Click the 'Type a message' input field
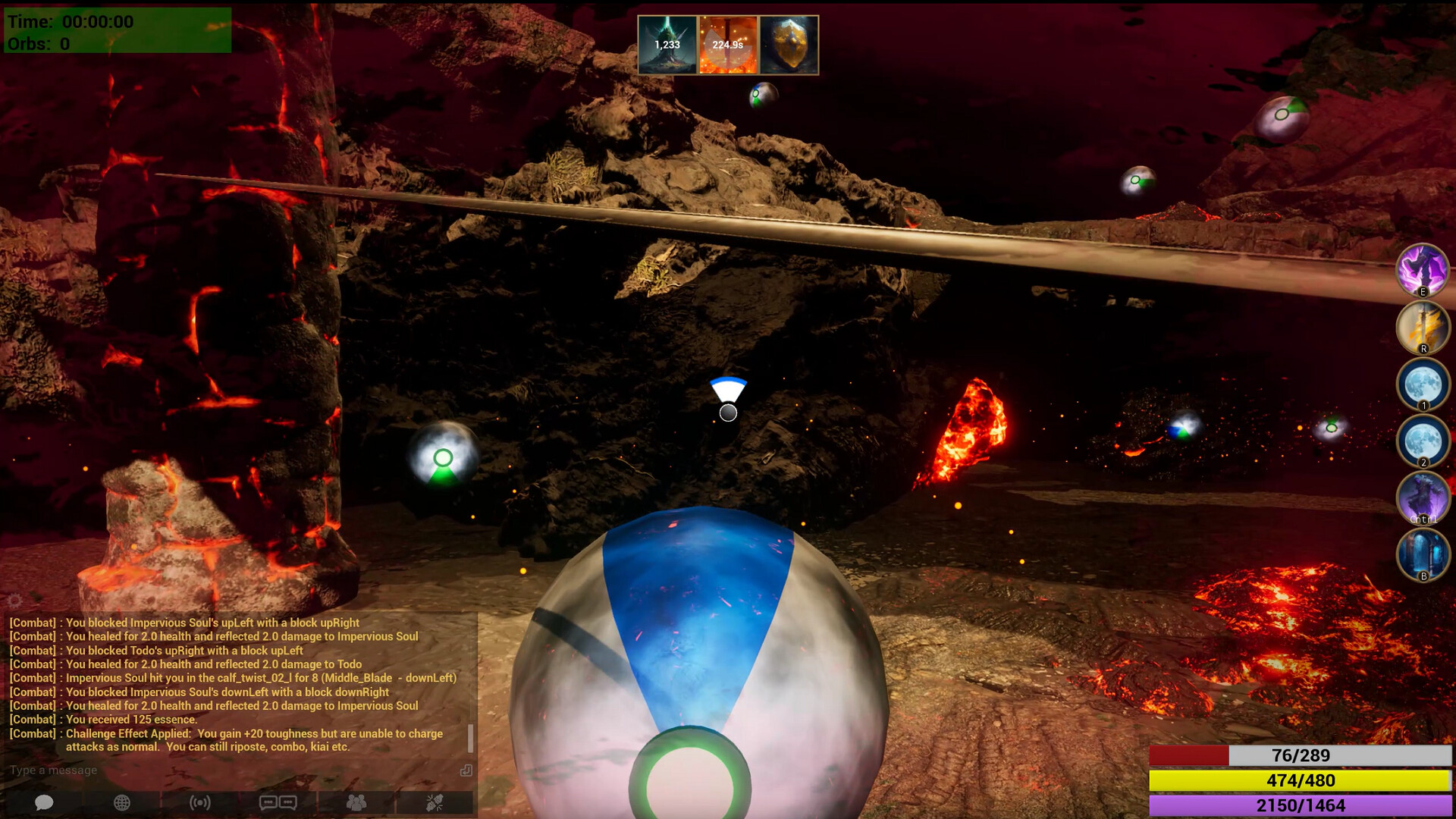Image resolution: width=1456 pixels, height=819 pixels. (x=152, y=770)
